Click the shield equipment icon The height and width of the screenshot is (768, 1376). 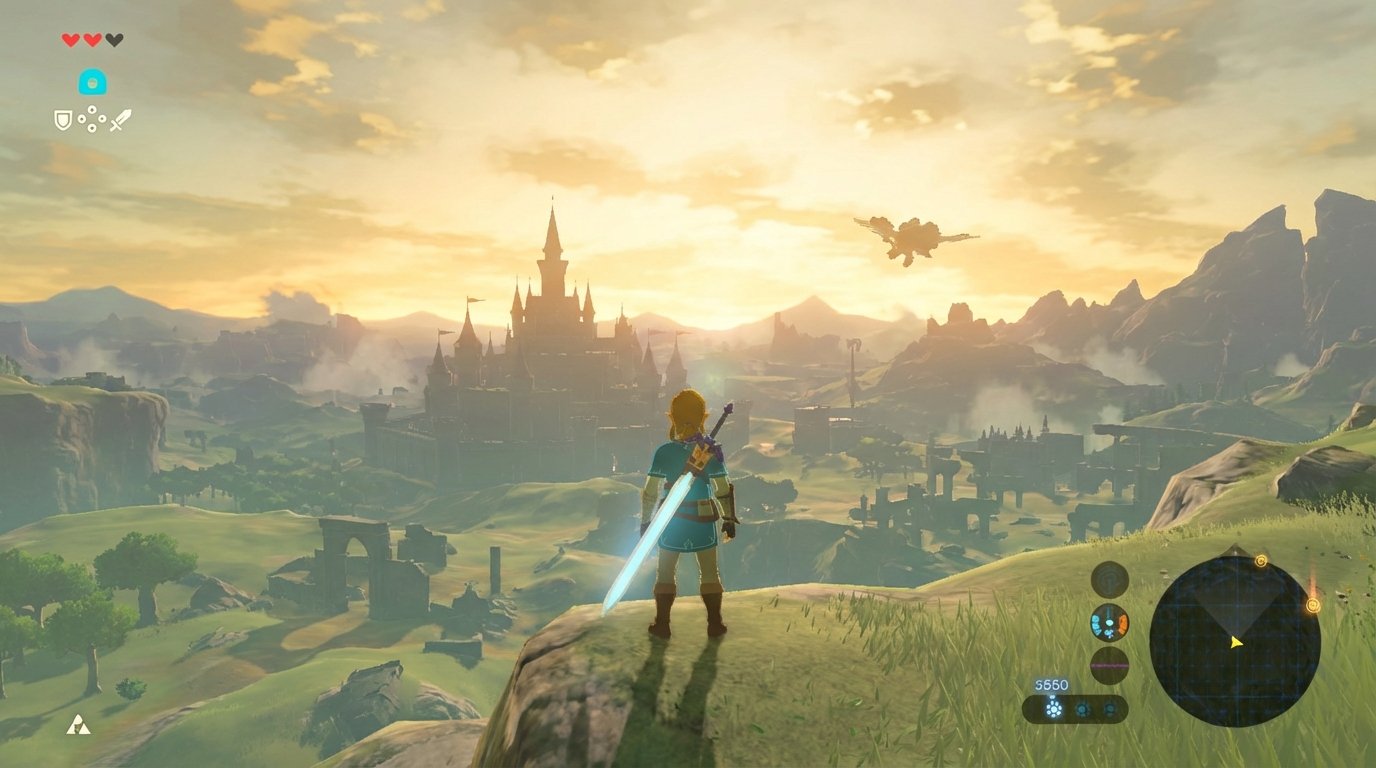pyautogui.click(x=63, y=120)
